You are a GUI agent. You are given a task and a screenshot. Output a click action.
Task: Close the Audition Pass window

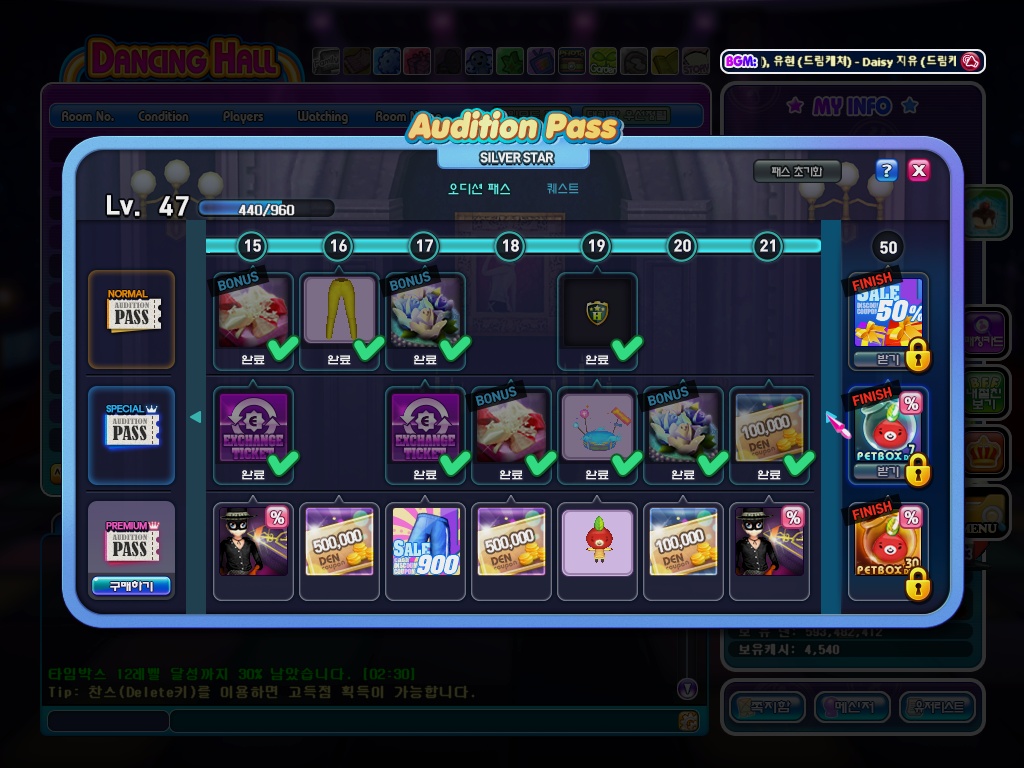[x=919, y=170]
